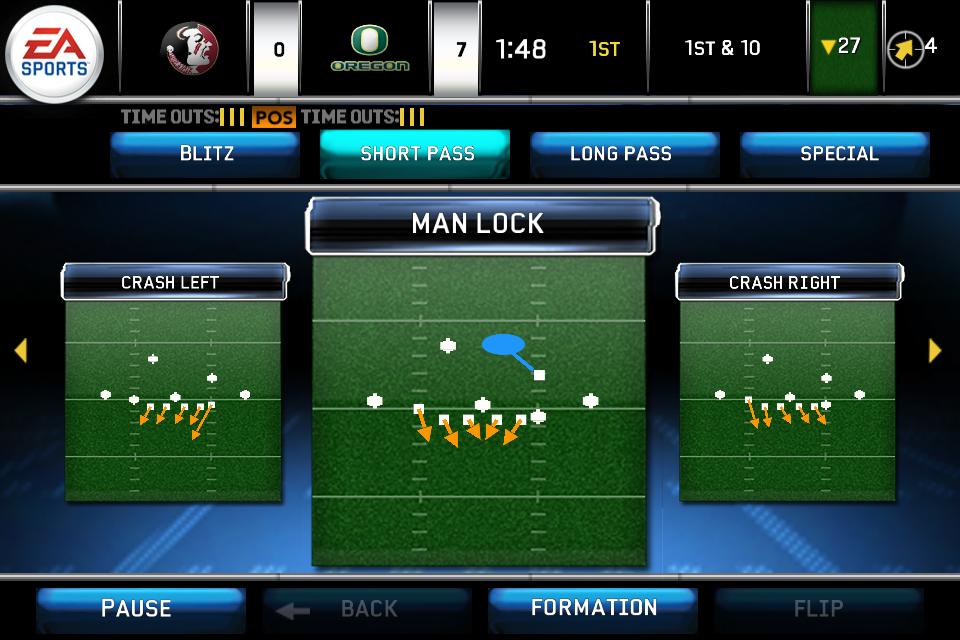Tap the EA Sports logo
The height and width of the screenshot is (640, 960).
click(56, 50)
